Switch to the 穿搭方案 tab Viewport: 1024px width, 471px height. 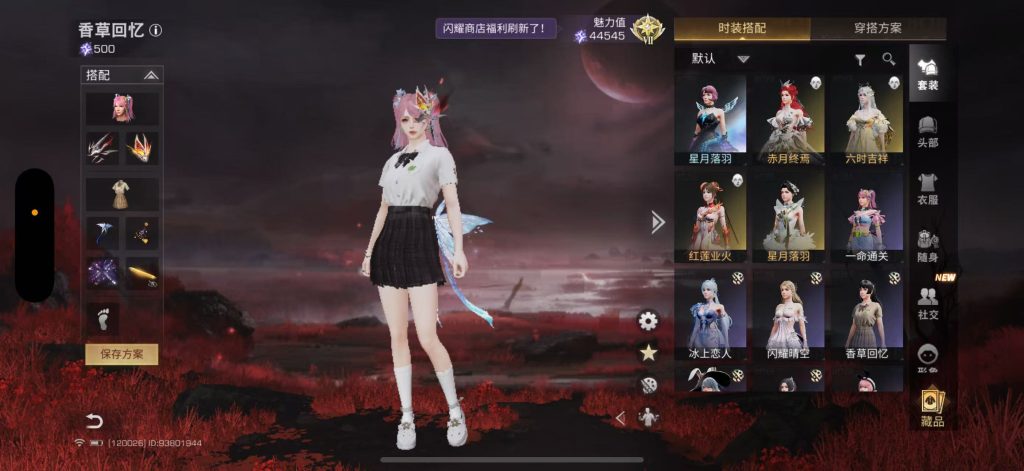tap(877, 28)
